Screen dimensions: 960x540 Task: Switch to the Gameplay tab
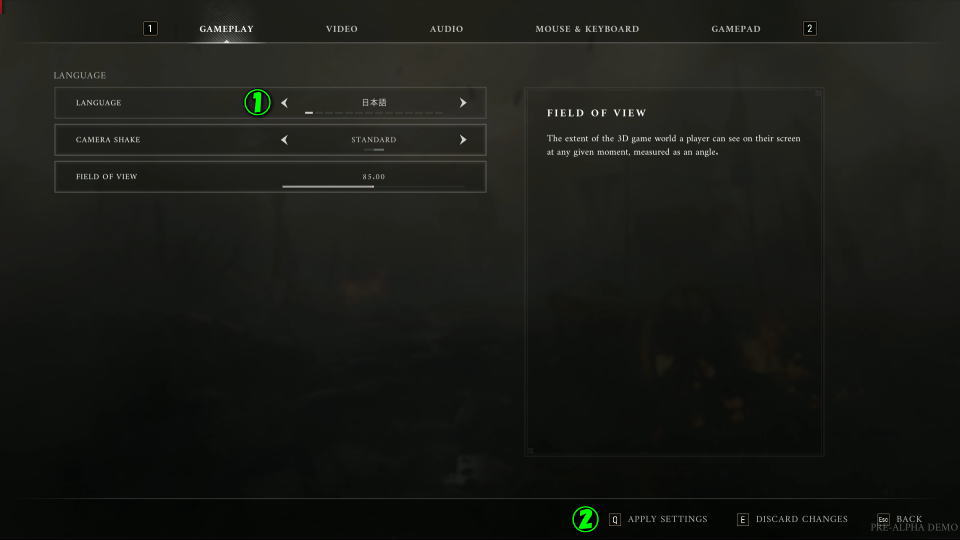tap(226, 29)
